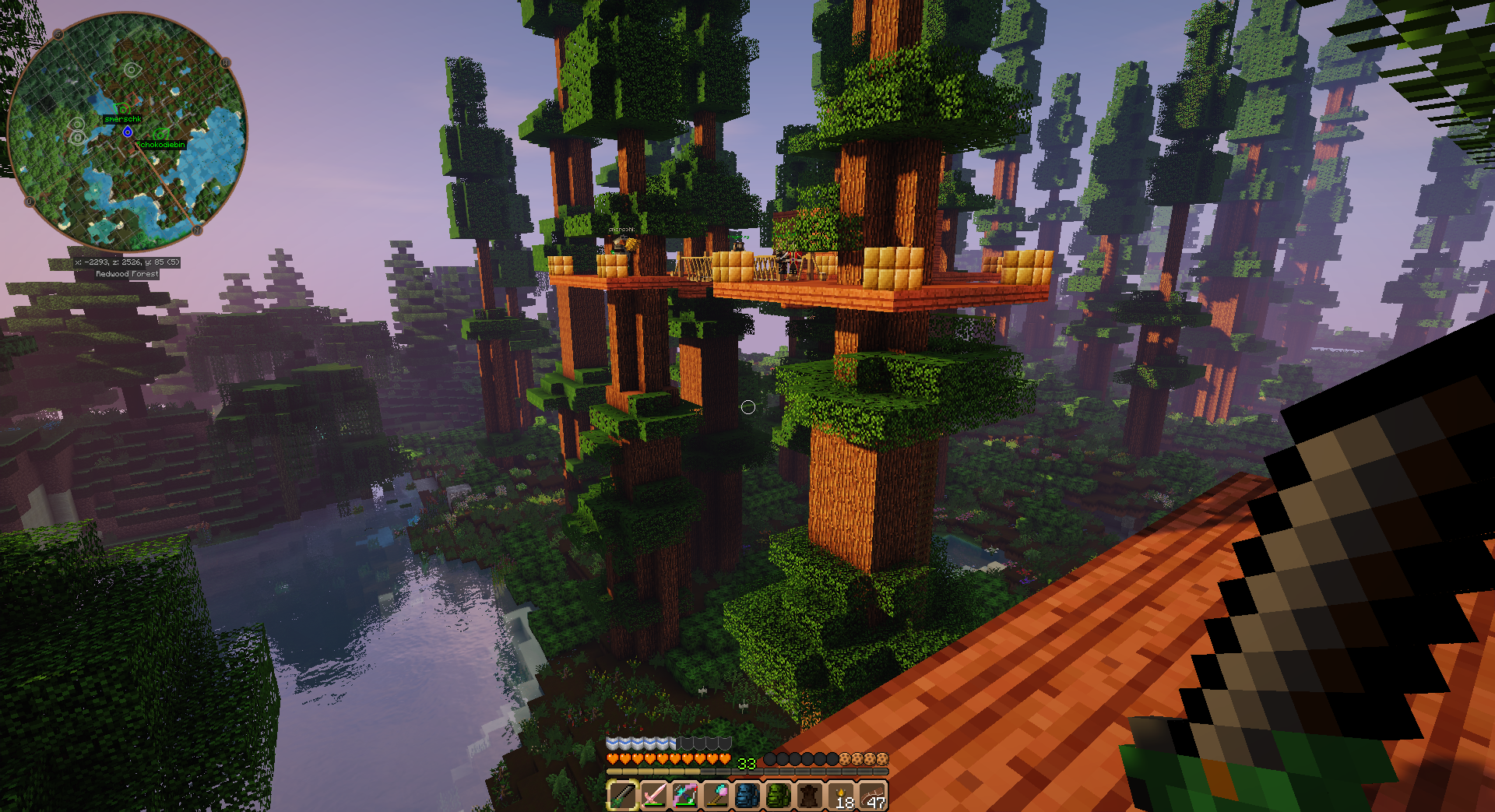This screenshot has height=812, width=1495.
Task: Select the brown leather hide slot
Action: [809, 795]
